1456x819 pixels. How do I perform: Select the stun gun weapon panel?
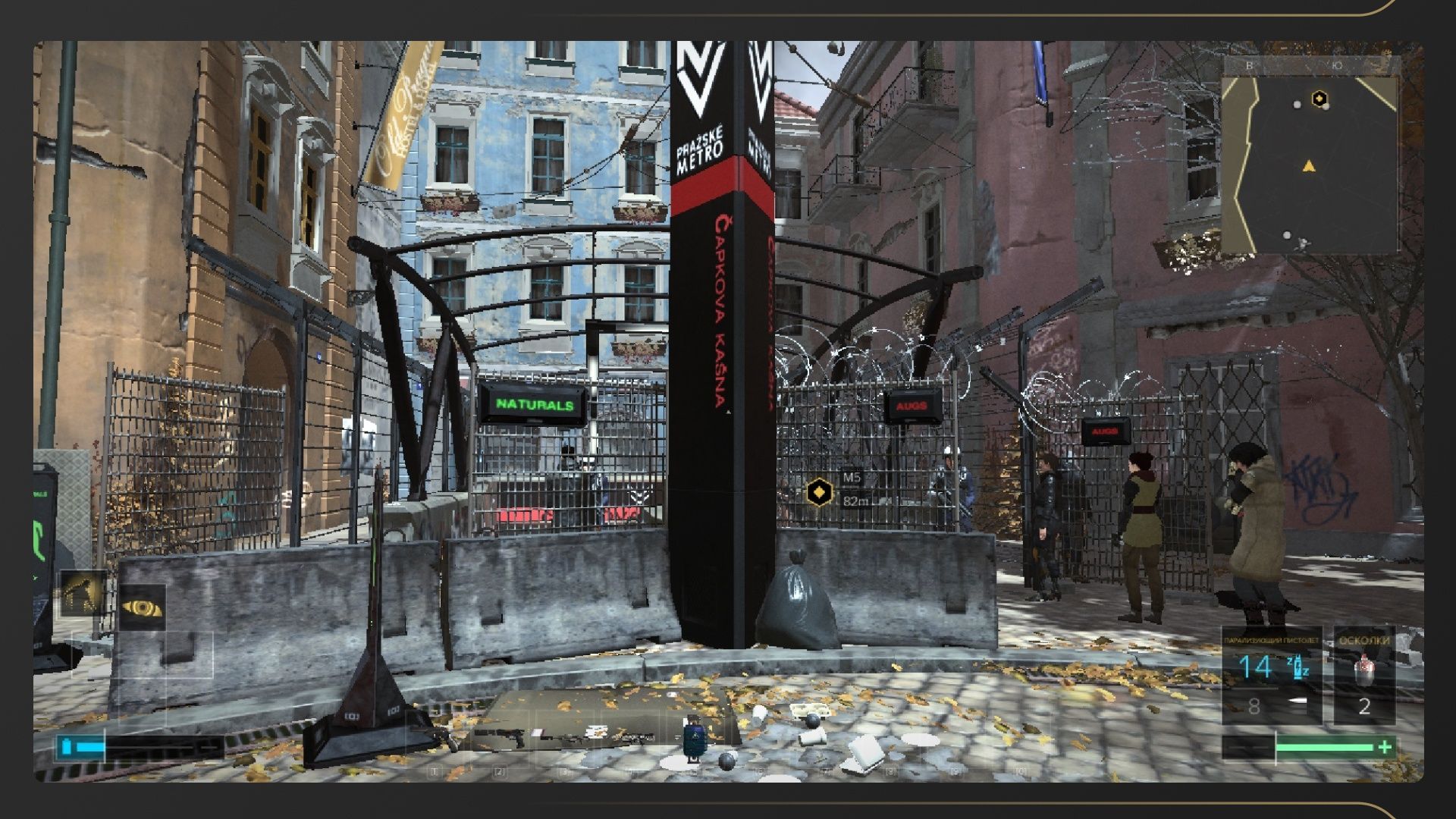(x=1272, y=674)
